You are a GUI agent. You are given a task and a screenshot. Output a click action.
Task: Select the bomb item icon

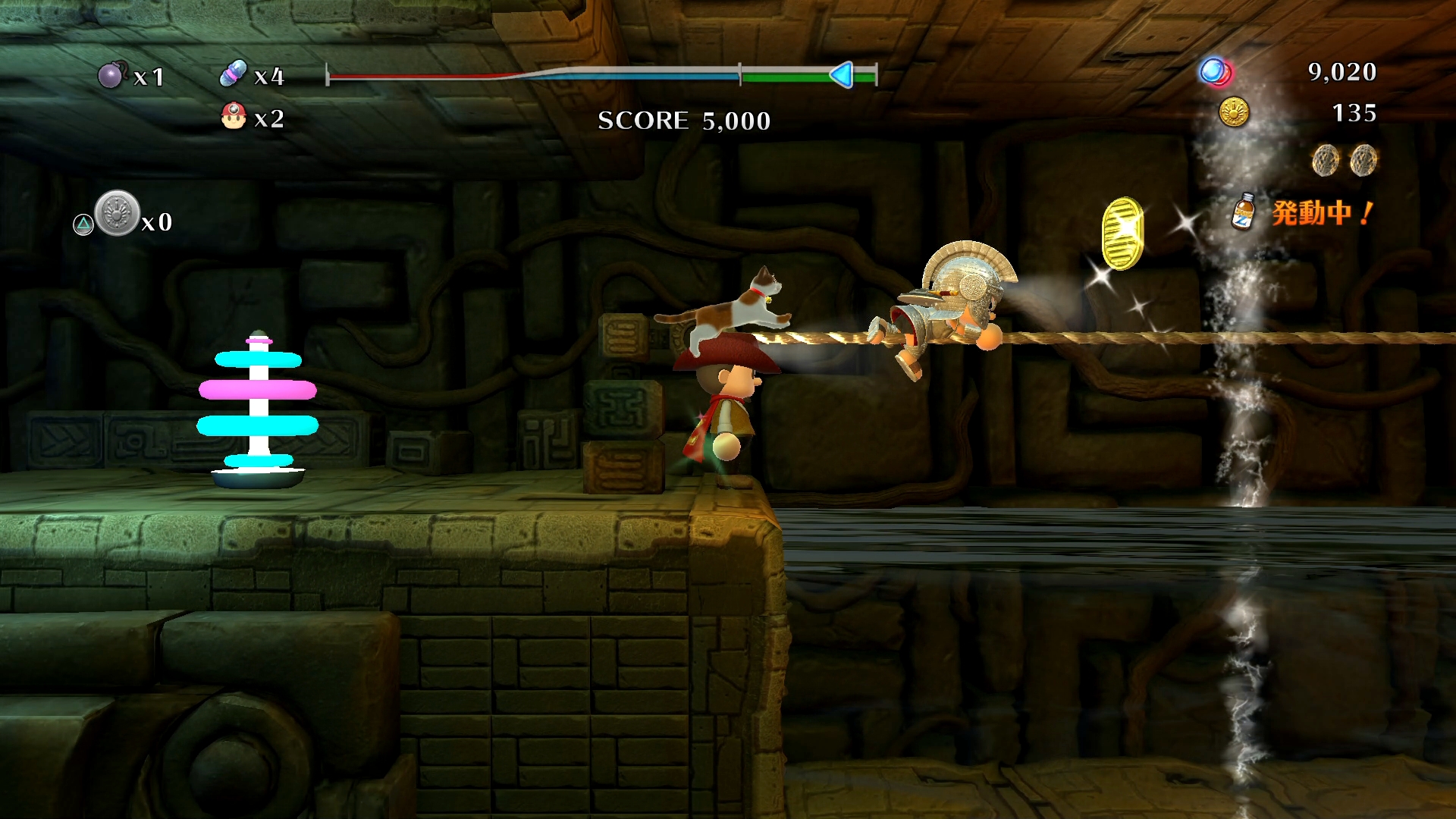(111, 75)
